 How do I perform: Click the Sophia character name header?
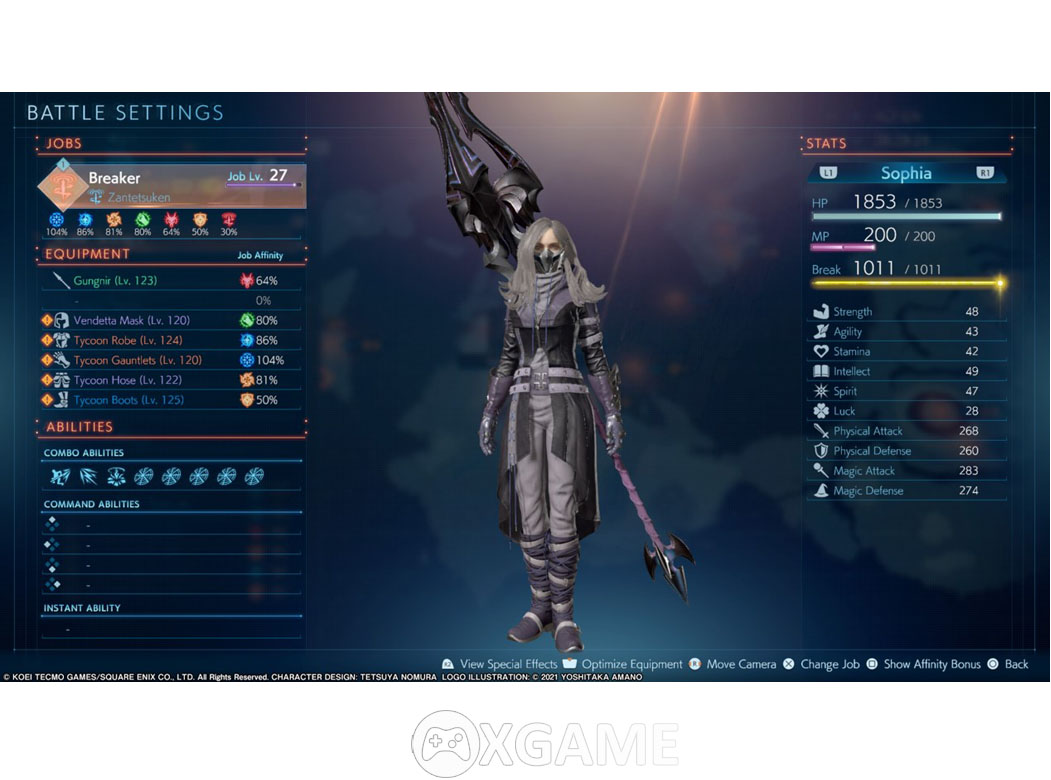tap(906, 173)
